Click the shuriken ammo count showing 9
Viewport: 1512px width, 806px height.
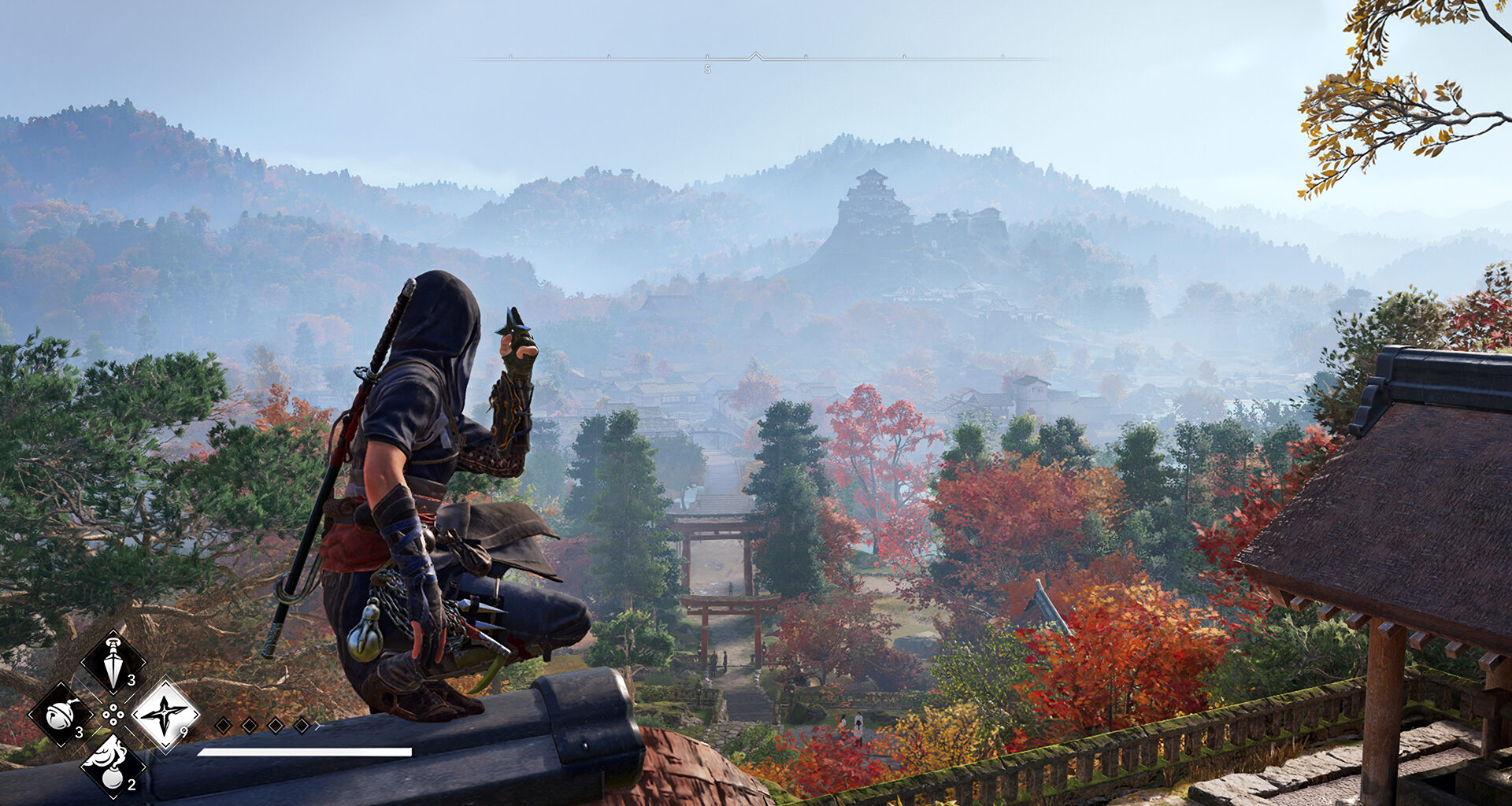(x=183, y=730)
